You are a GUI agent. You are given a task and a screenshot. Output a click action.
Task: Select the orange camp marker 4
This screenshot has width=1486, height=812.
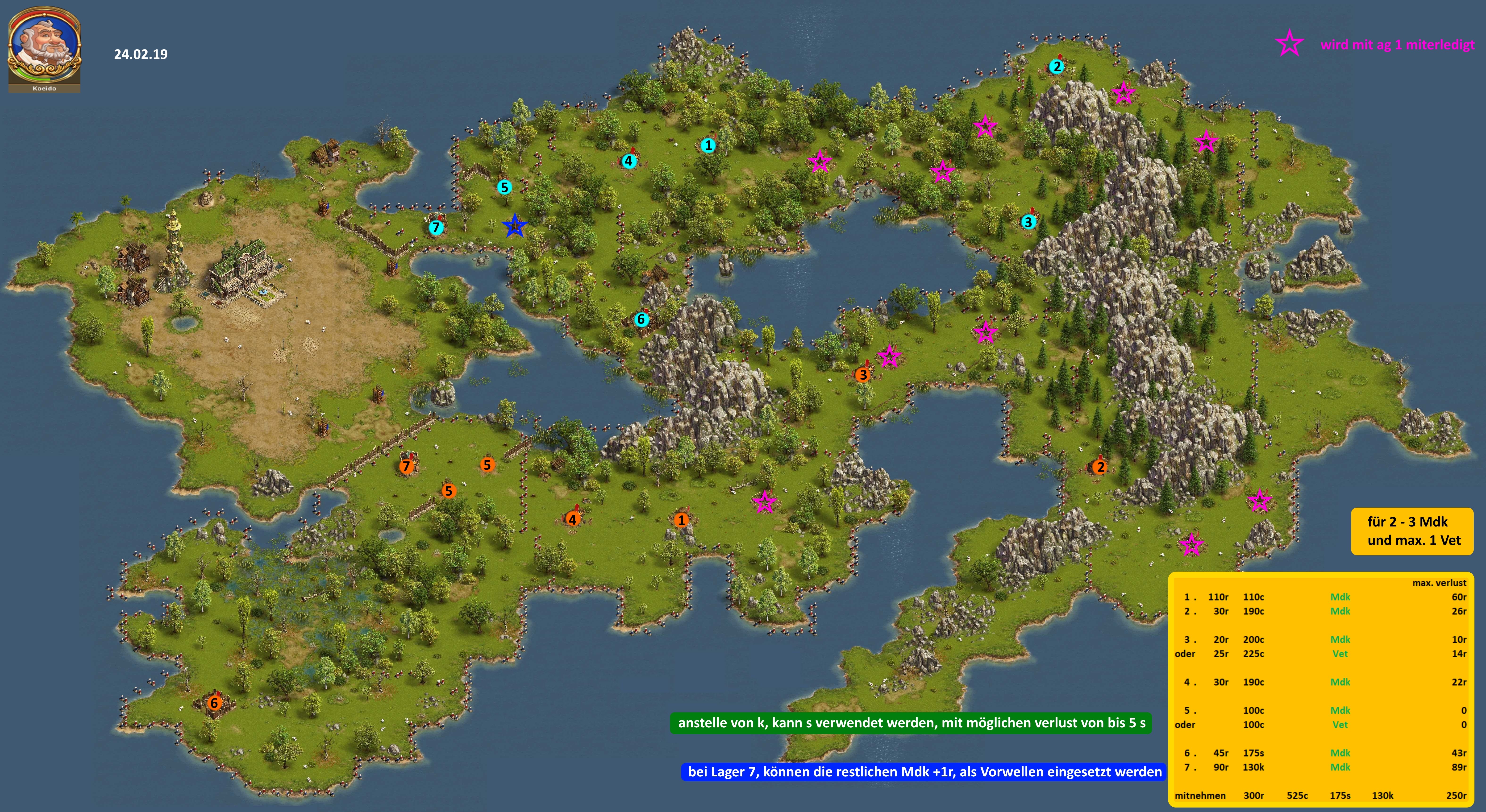point(572,519)
